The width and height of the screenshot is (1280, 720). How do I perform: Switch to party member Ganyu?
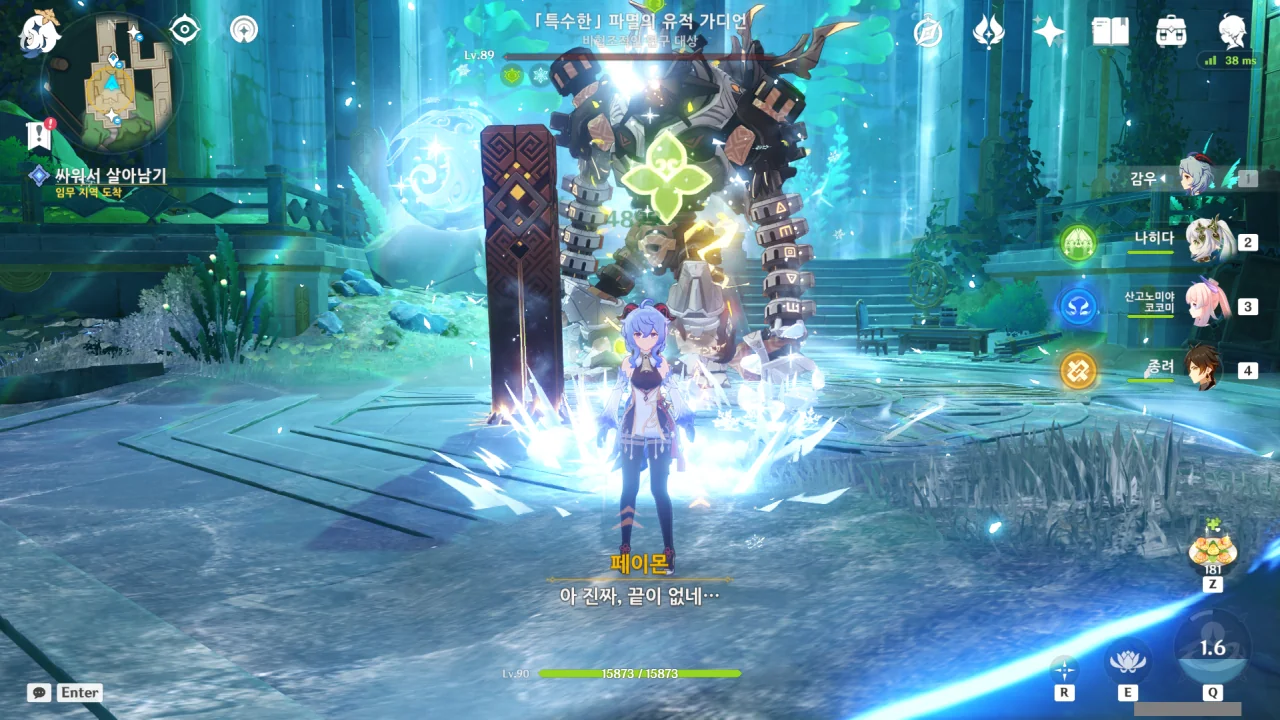[1195, 177]
